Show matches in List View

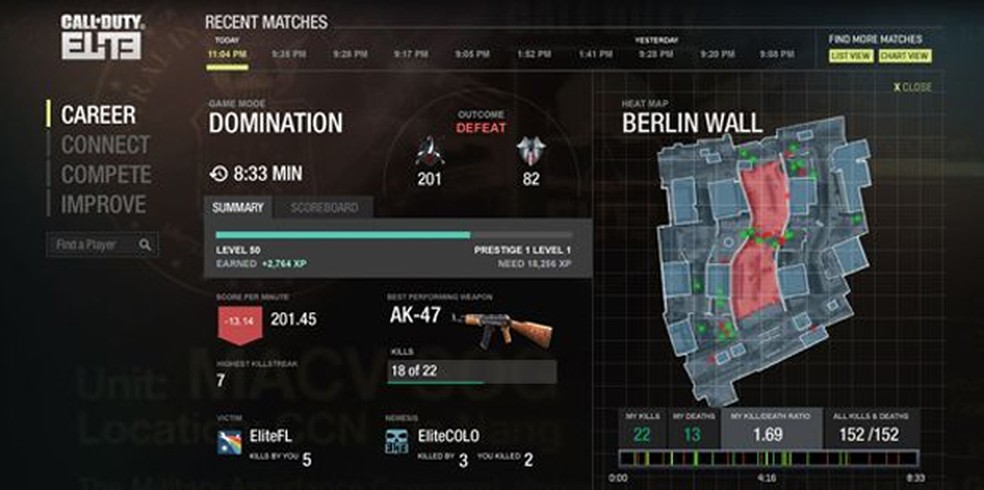(850, 56)
